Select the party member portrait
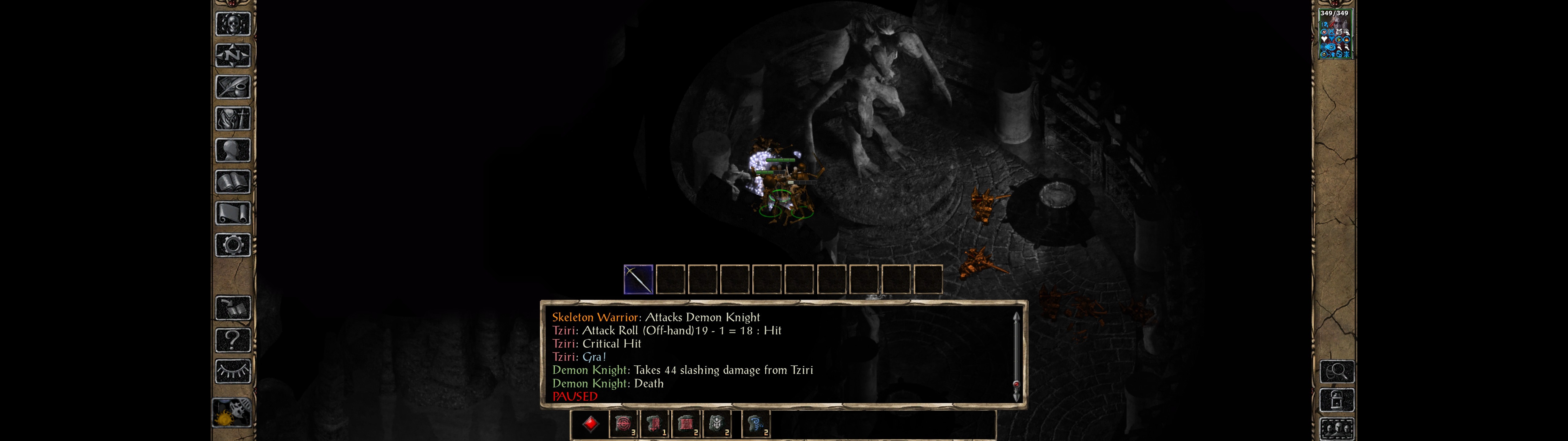The width and height of the screenshot is (1568, 441). (1334, 34)
